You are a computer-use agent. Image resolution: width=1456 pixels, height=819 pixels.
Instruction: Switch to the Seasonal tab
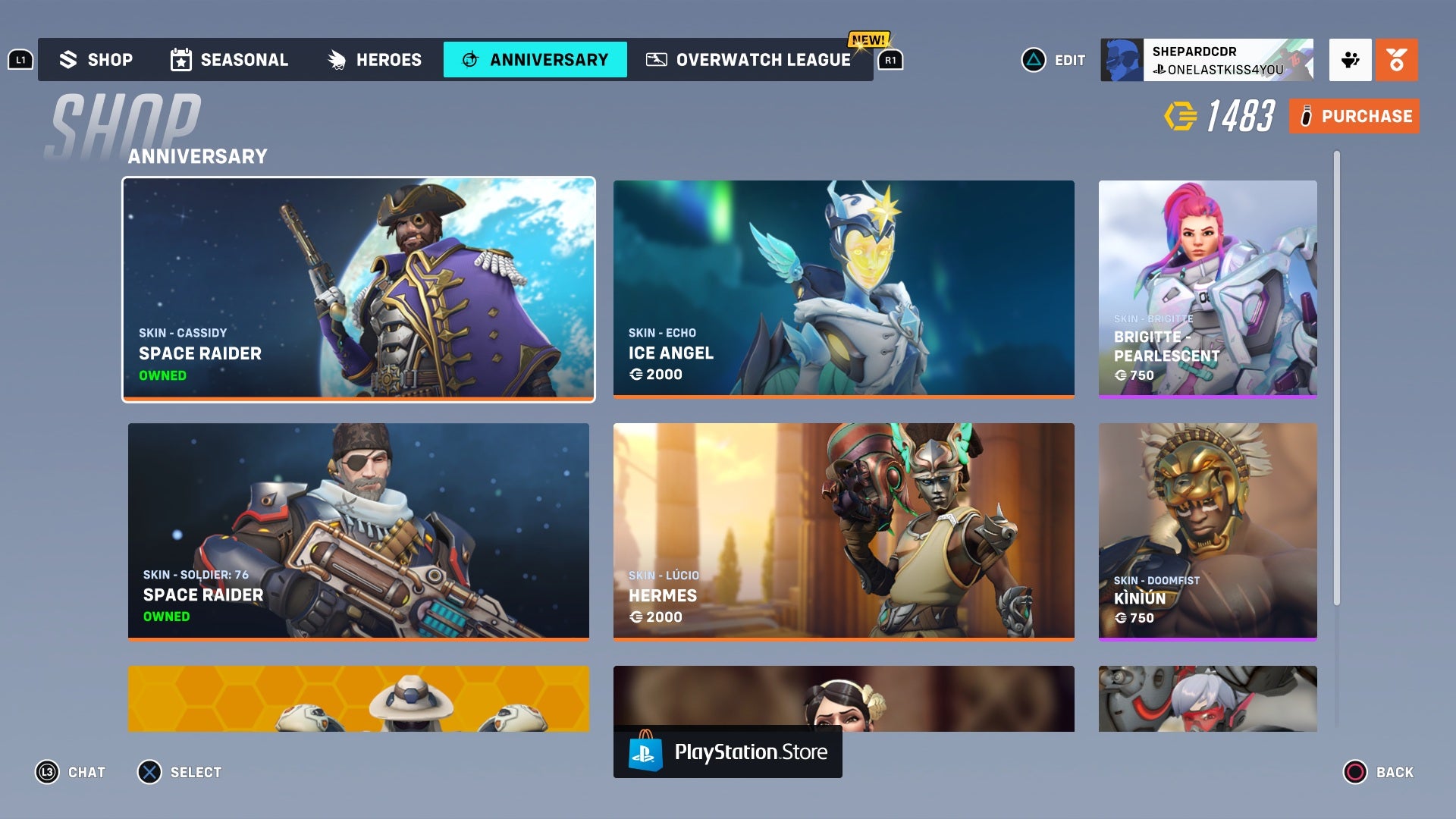(229, 59)
